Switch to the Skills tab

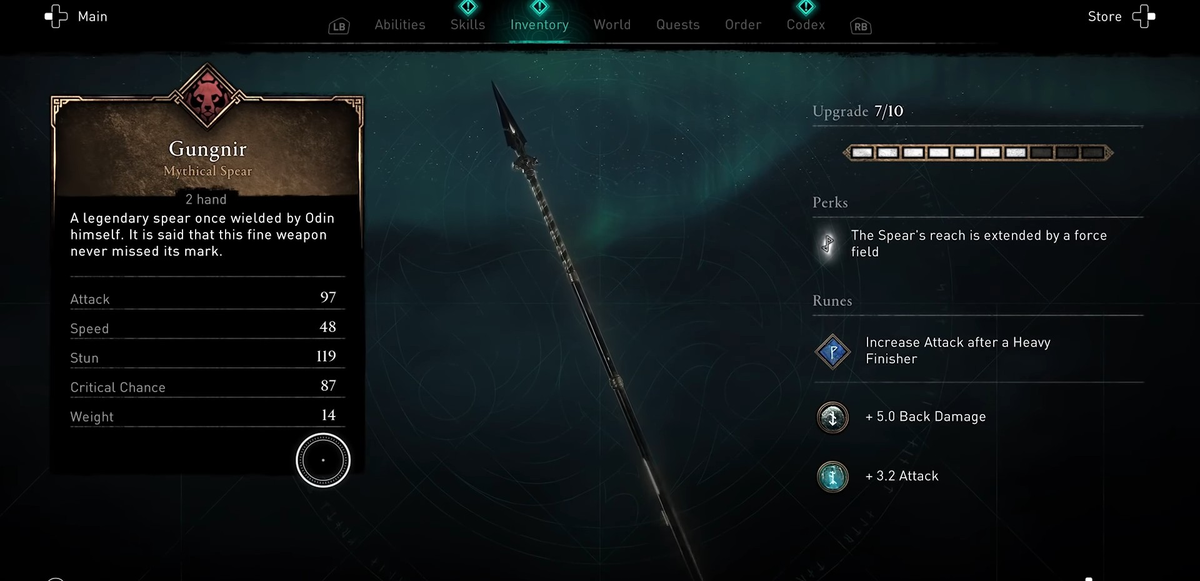468,25
